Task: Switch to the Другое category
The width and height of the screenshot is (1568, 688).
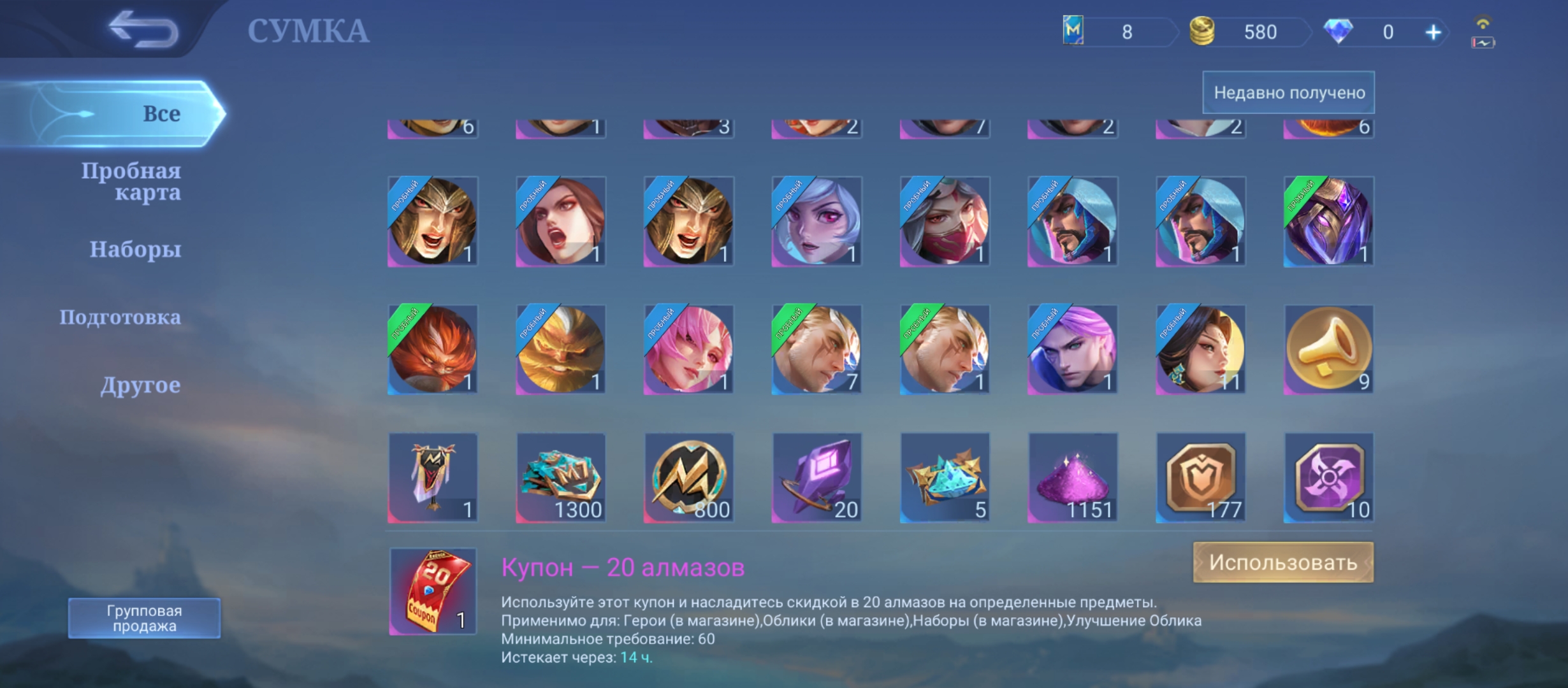Action: click(x=140, y=385)
